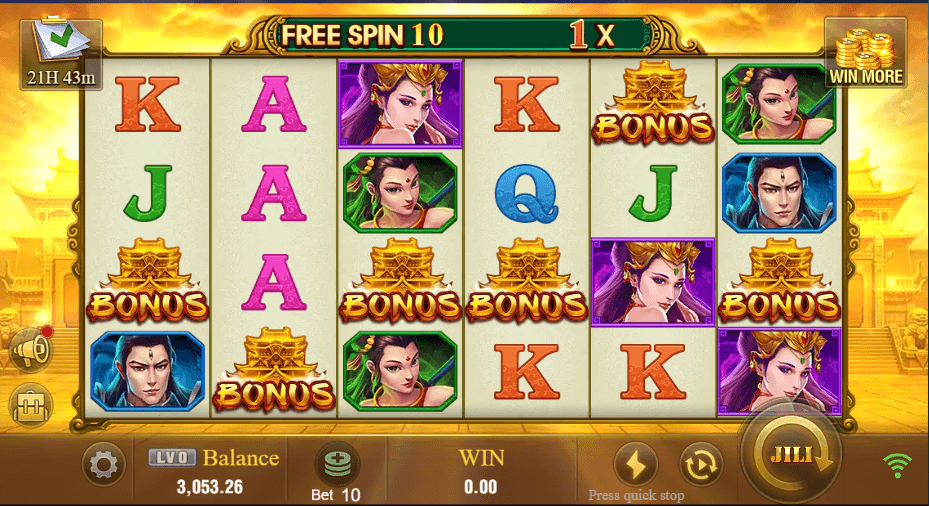Open the daily task clipboard icon
Viewport: 929px width, 506px height.
tap(60, 48)
